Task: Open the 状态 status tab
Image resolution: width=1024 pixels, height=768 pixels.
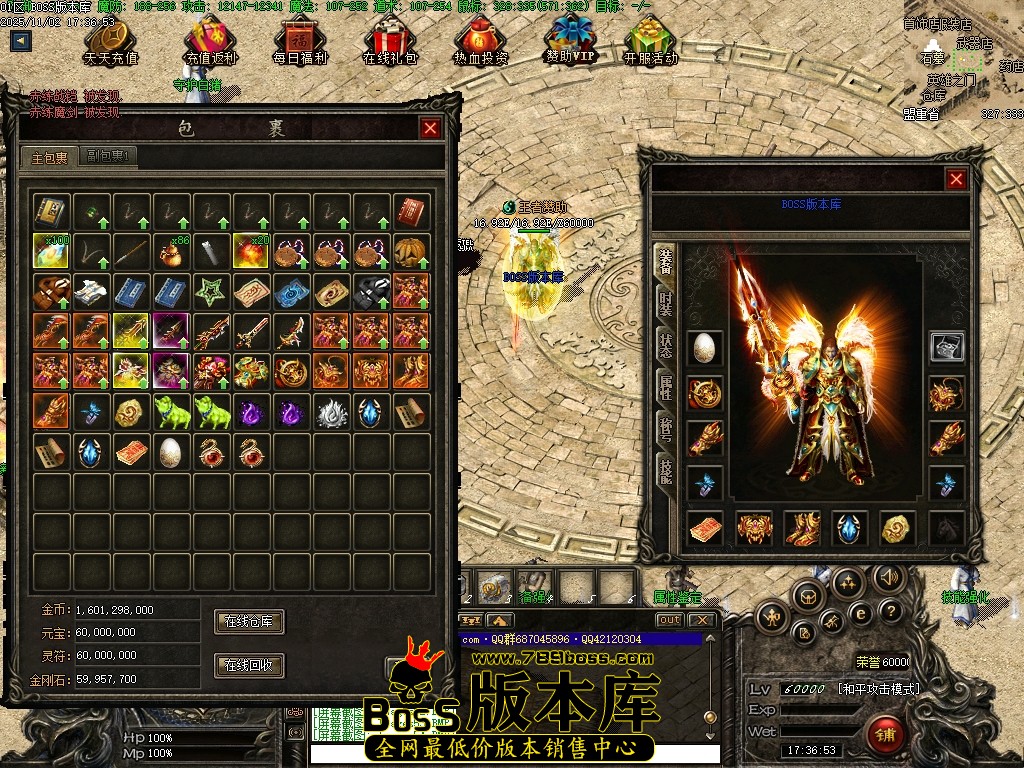Action: [x=665, y=346]
